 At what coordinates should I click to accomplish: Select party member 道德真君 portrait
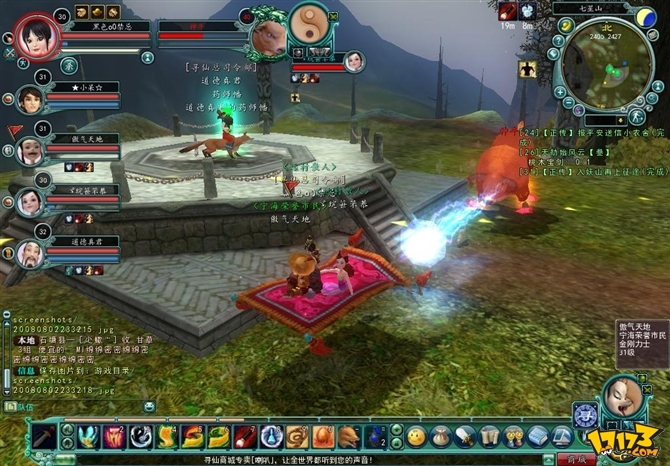(x=32, y=254)
